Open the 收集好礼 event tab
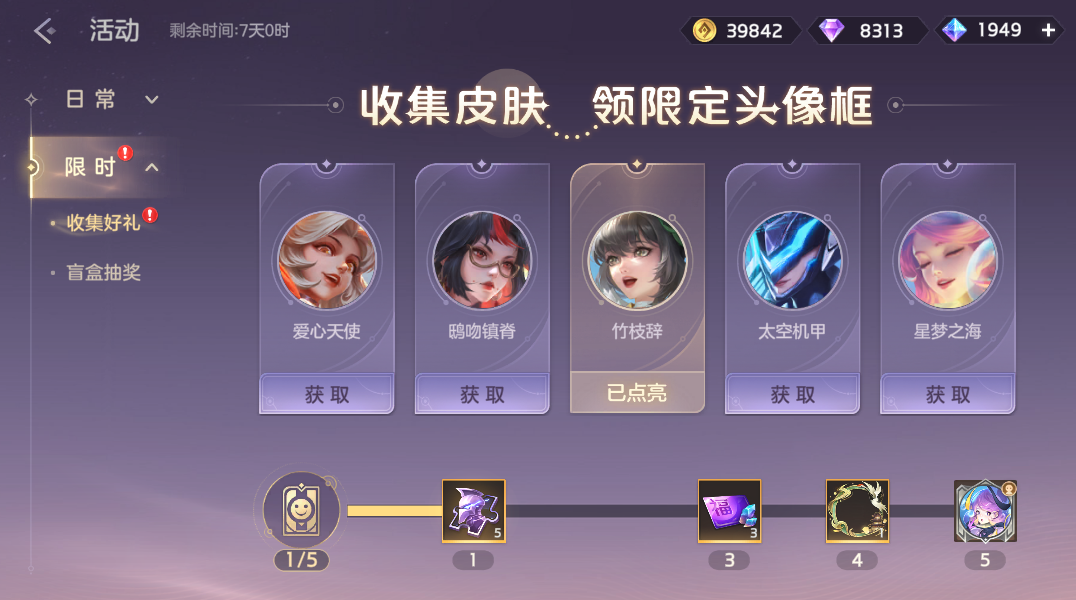This screenshot has width=1076, height=600. click(x=103, y=223)
